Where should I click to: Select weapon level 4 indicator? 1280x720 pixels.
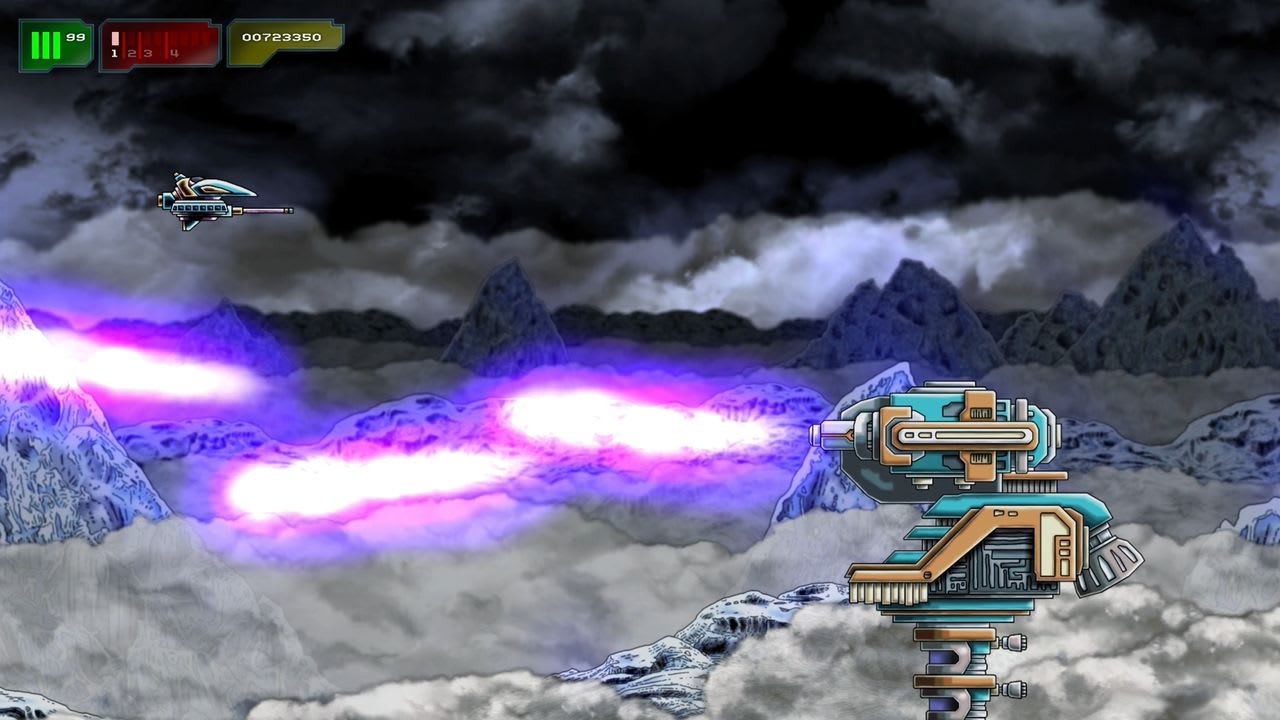(173, 53)
